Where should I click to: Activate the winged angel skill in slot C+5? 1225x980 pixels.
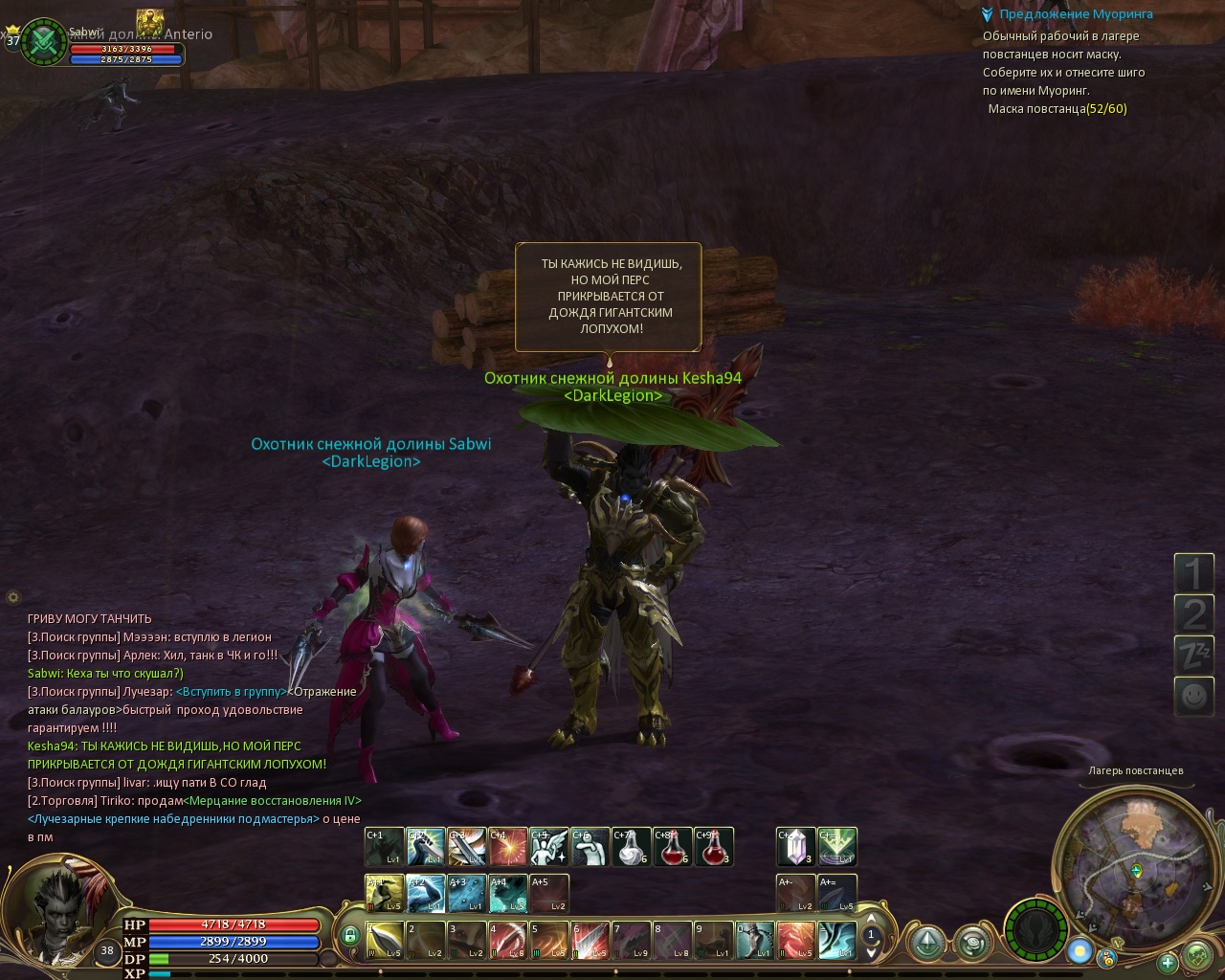pos(549,846)
